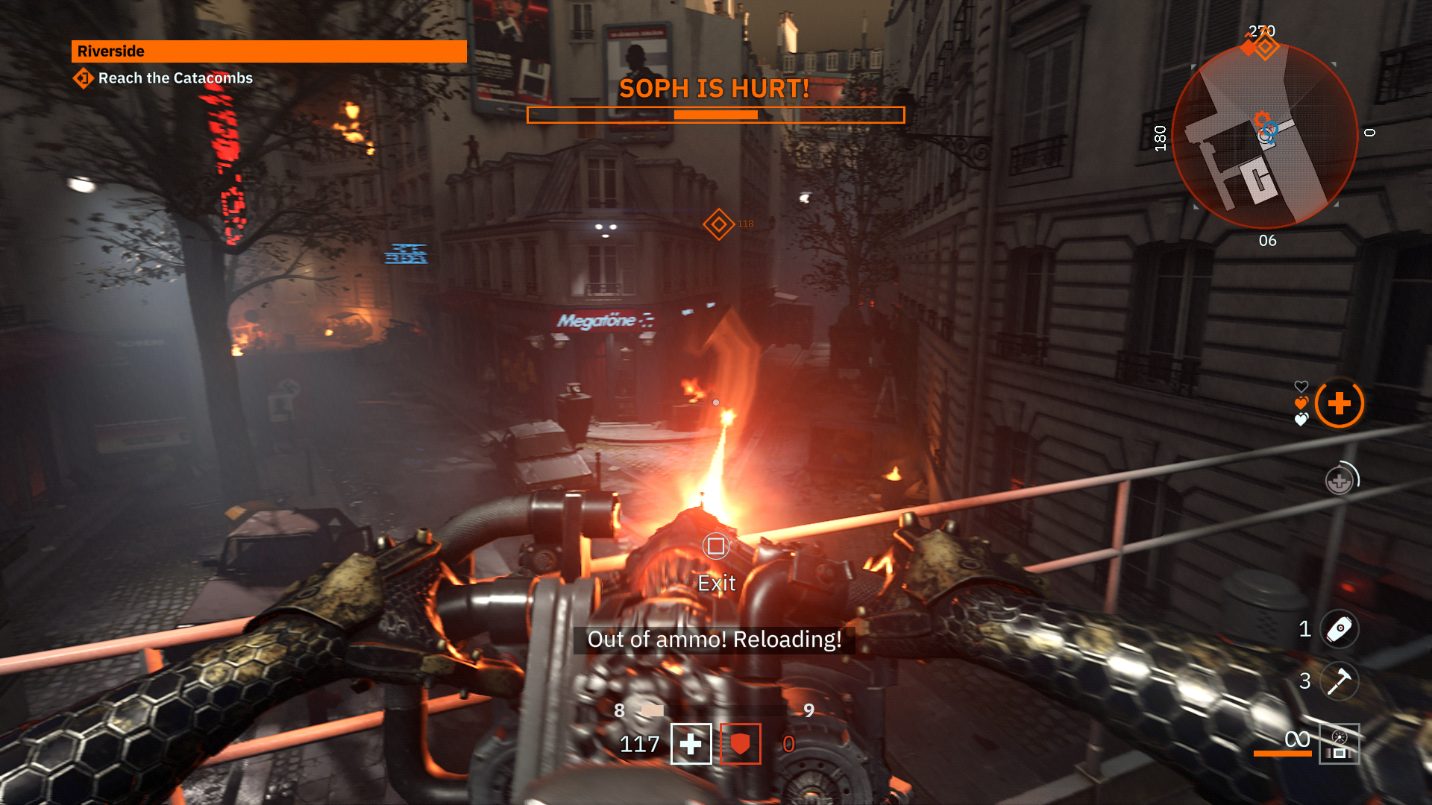Click the shared lives hearts indicator
Image resolution: width=1432 pixels, height=805 pixels.
tap(1301, 403)
